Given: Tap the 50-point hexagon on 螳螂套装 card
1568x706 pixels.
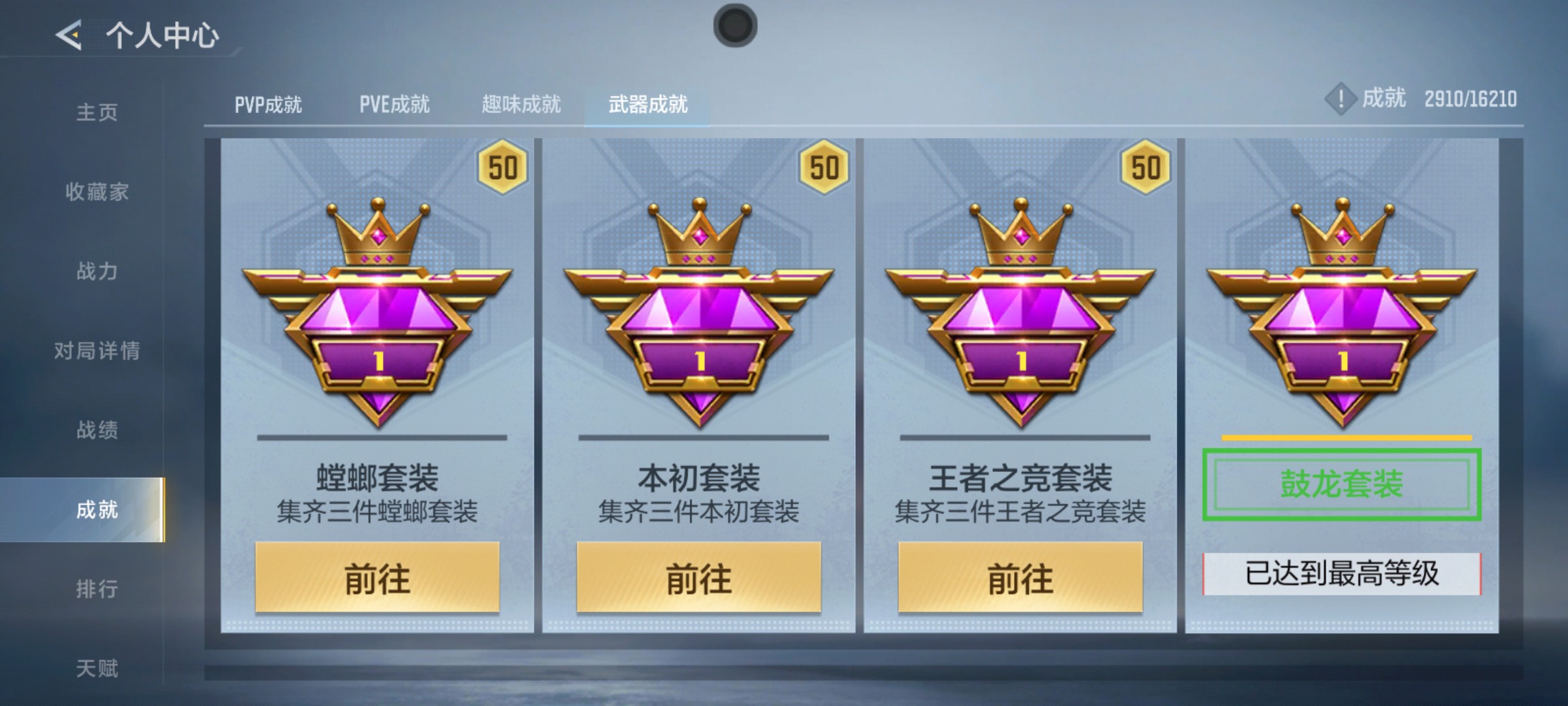Looking at the screenshot, I should point(504,167).
